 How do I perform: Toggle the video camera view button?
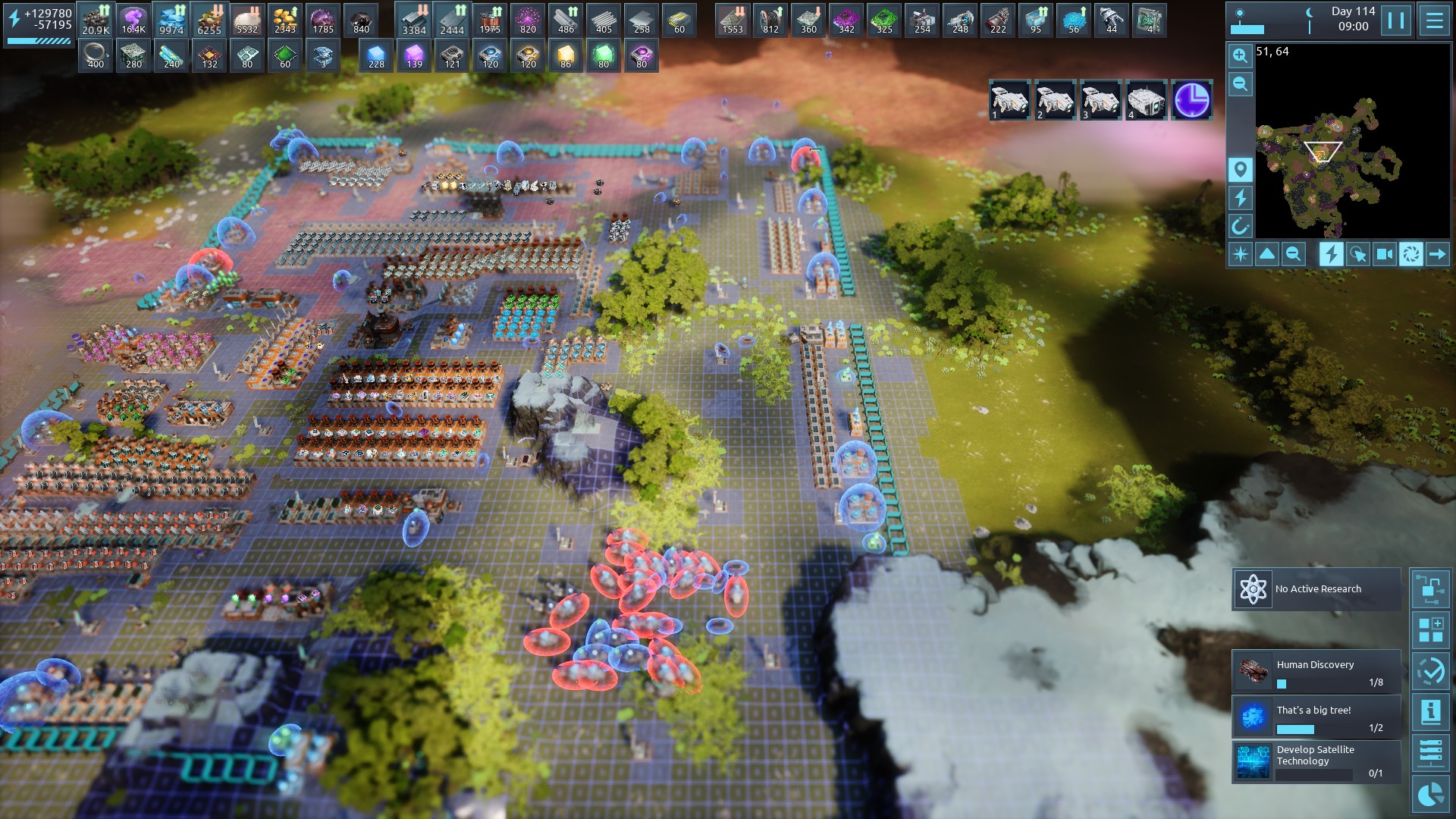pyautogui.click(x=1385, y=254)
